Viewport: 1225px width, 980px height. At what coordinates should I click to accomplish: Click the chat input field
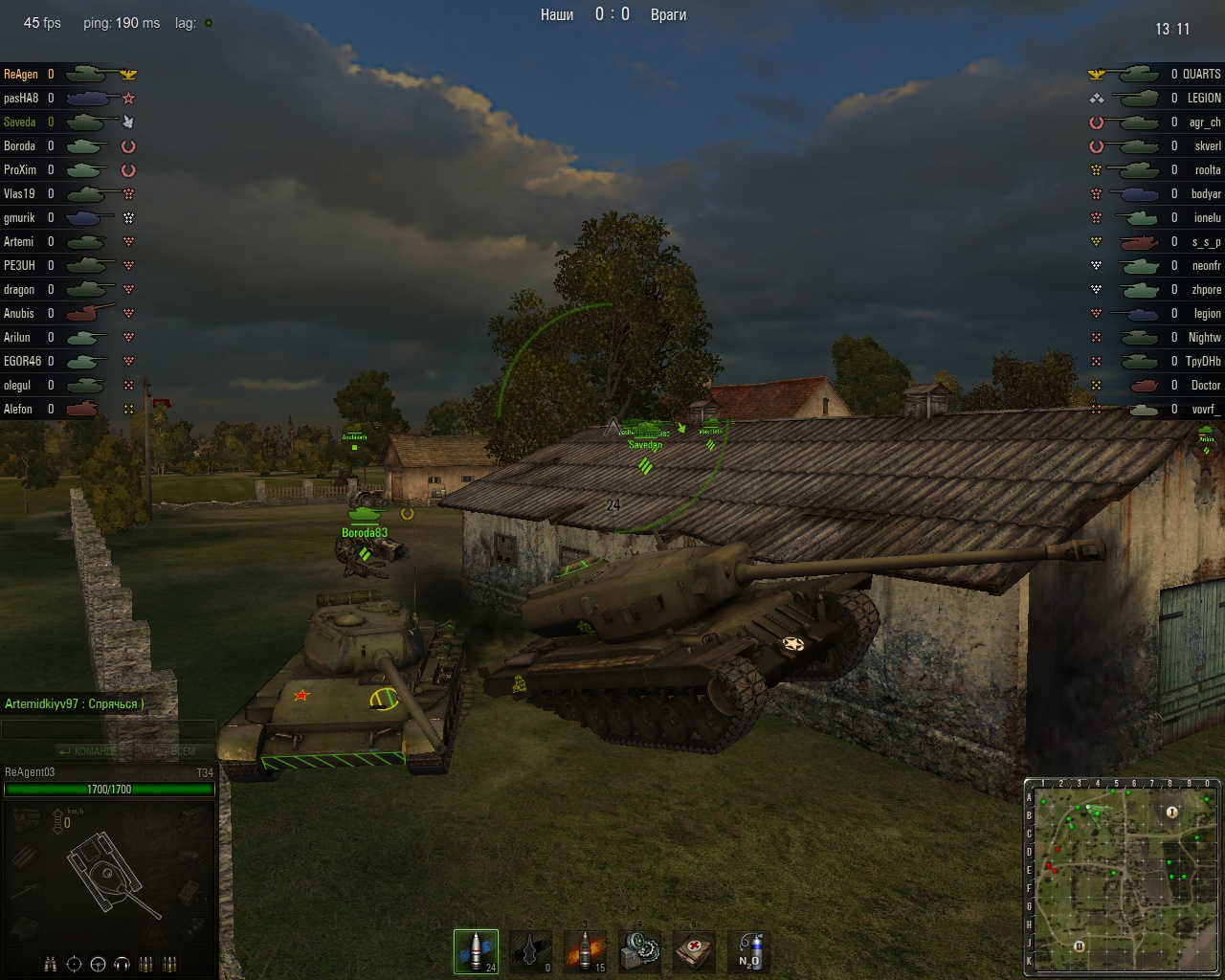pos(108,729)
